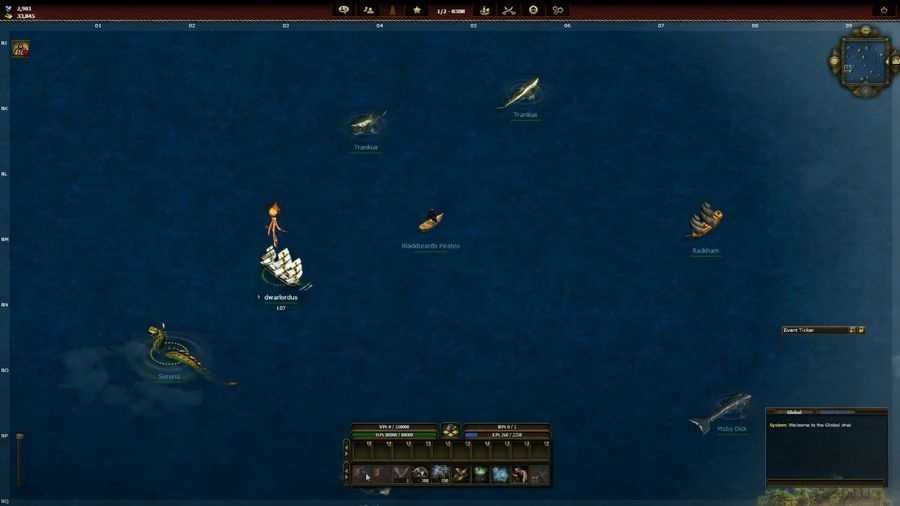Select the dwarlordus player ship
900x506 pixels.
point(281,266)
